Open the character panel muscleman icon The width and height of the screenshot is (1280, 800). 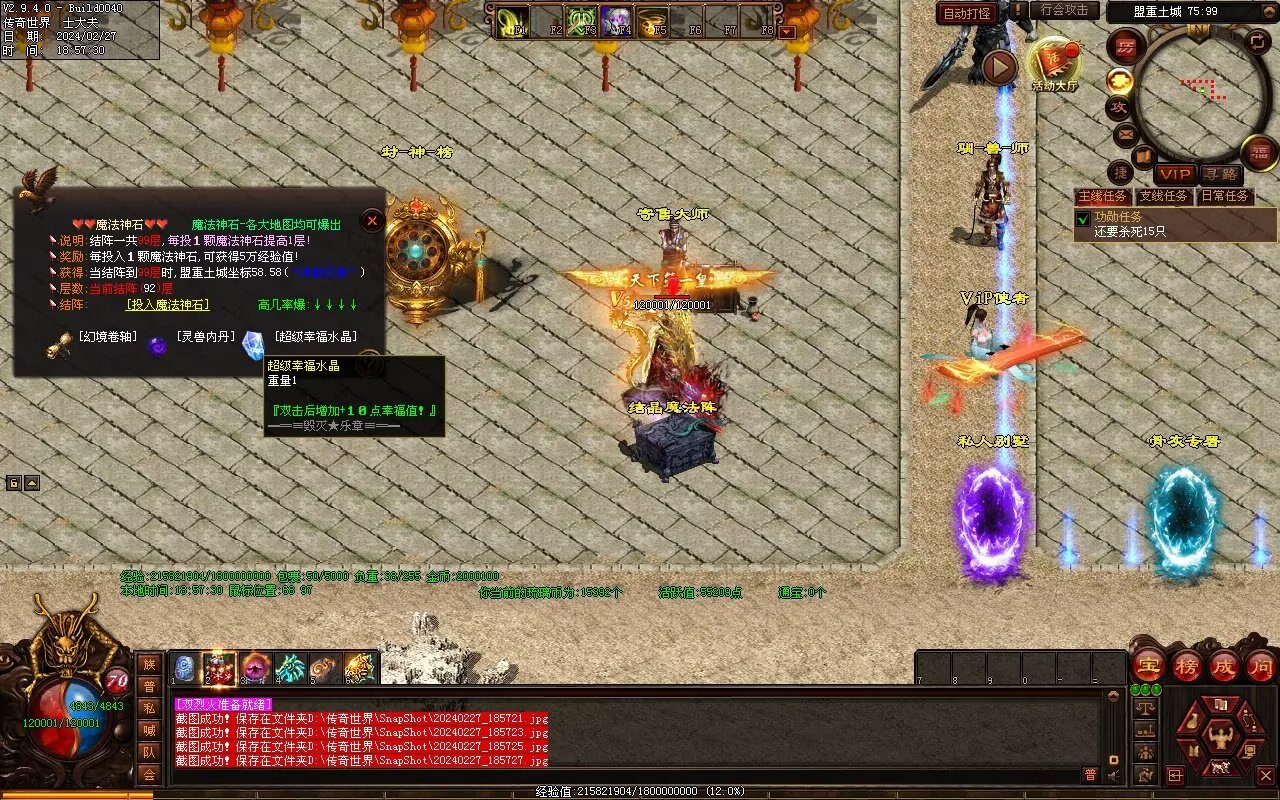point(1220,740)
